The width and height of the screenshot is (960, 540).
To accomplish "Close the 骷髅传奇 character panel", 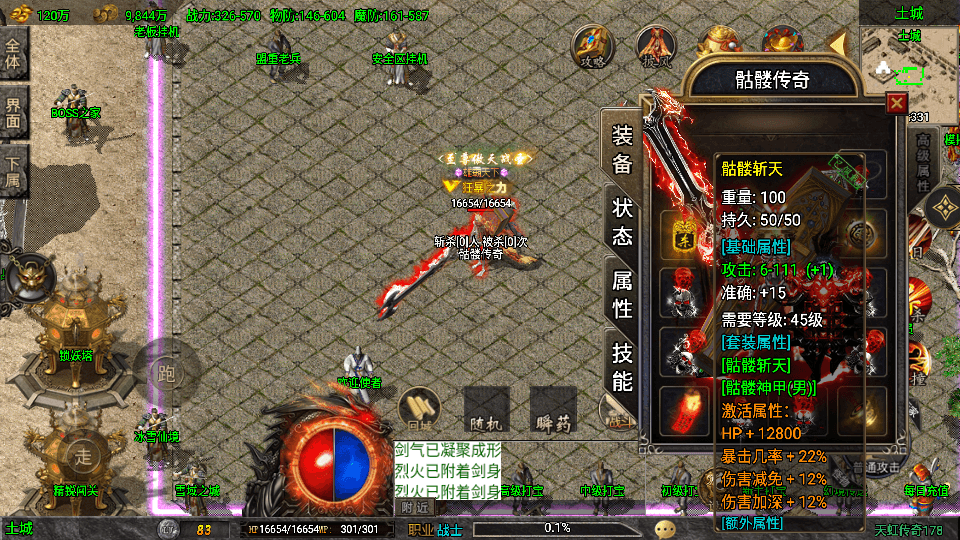I will [896, 103].
